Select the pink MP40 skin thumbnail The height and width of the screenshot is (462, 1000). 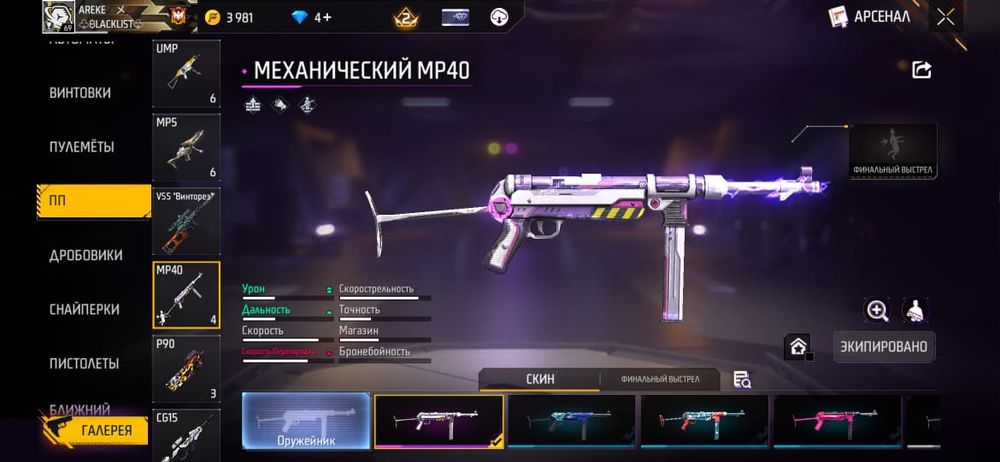pos(837,421)
